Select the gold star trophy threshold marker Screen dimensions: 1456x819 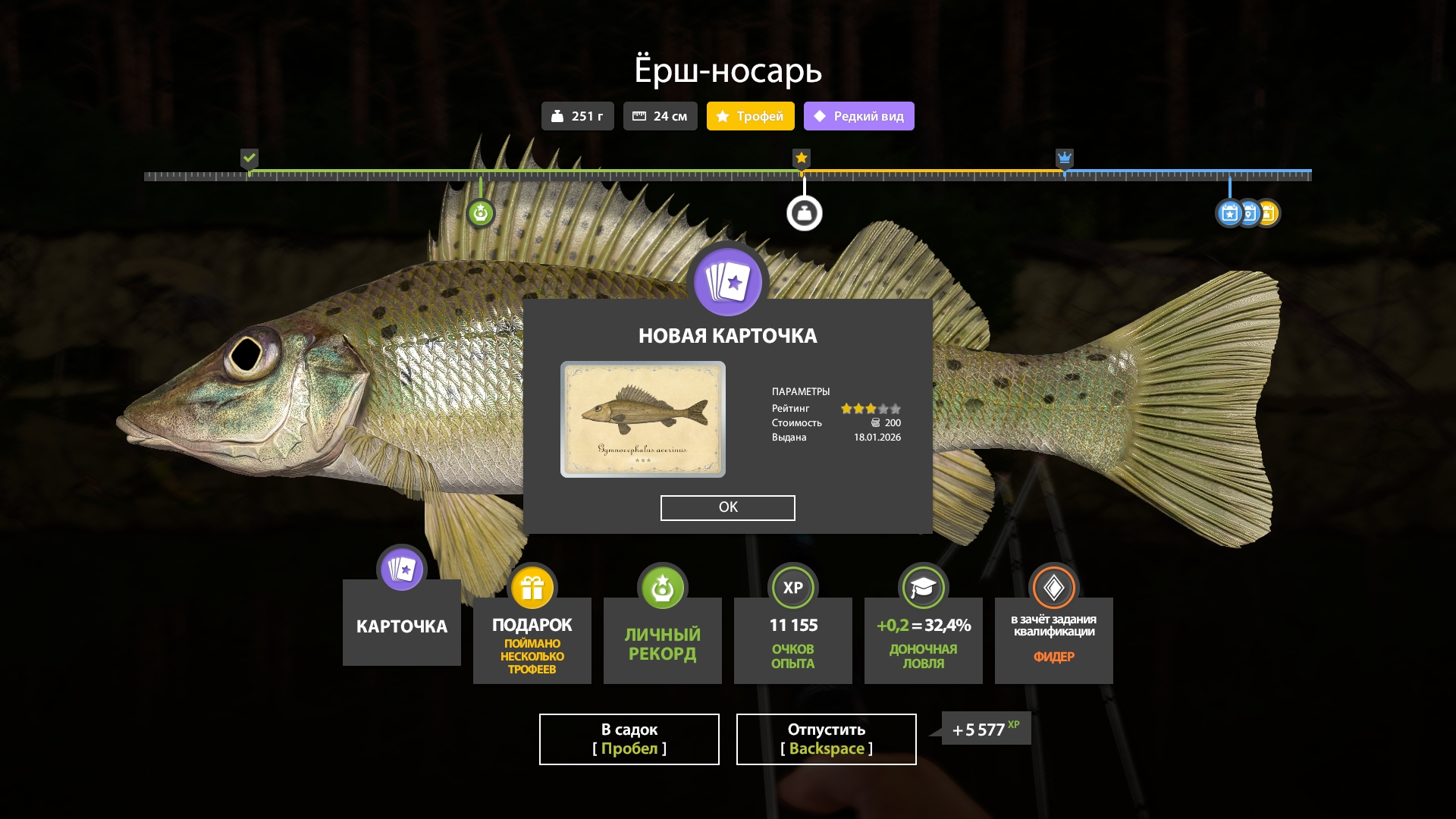pos(802,158)
